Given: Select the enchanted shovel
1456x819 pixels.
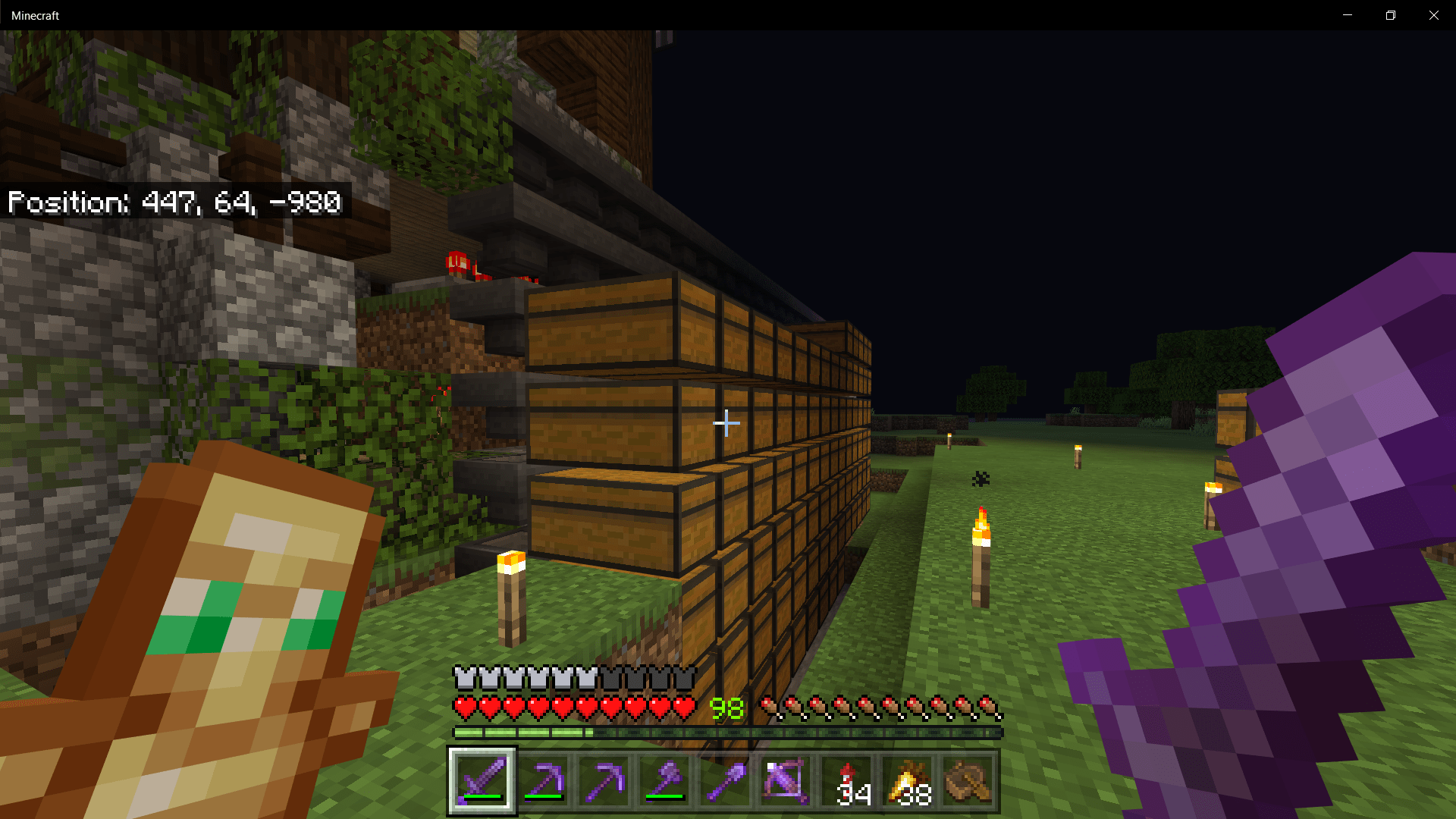Looking at the screenshot, I should 726,781.
